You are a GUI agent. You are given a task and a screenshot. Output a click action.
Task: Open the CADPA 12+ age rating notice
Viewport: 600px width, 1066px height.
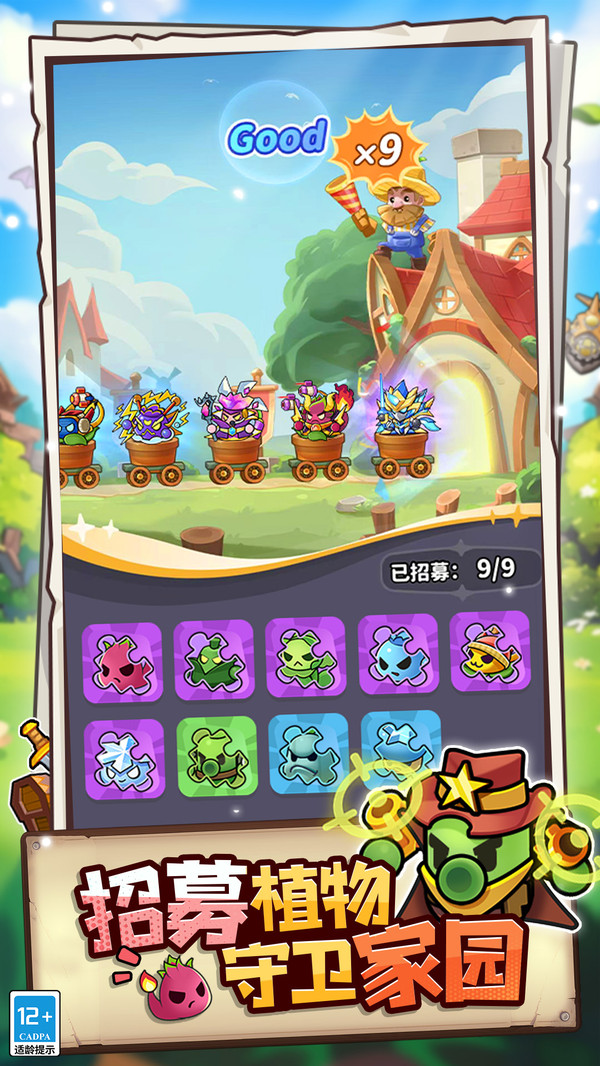coord(34,1023)
